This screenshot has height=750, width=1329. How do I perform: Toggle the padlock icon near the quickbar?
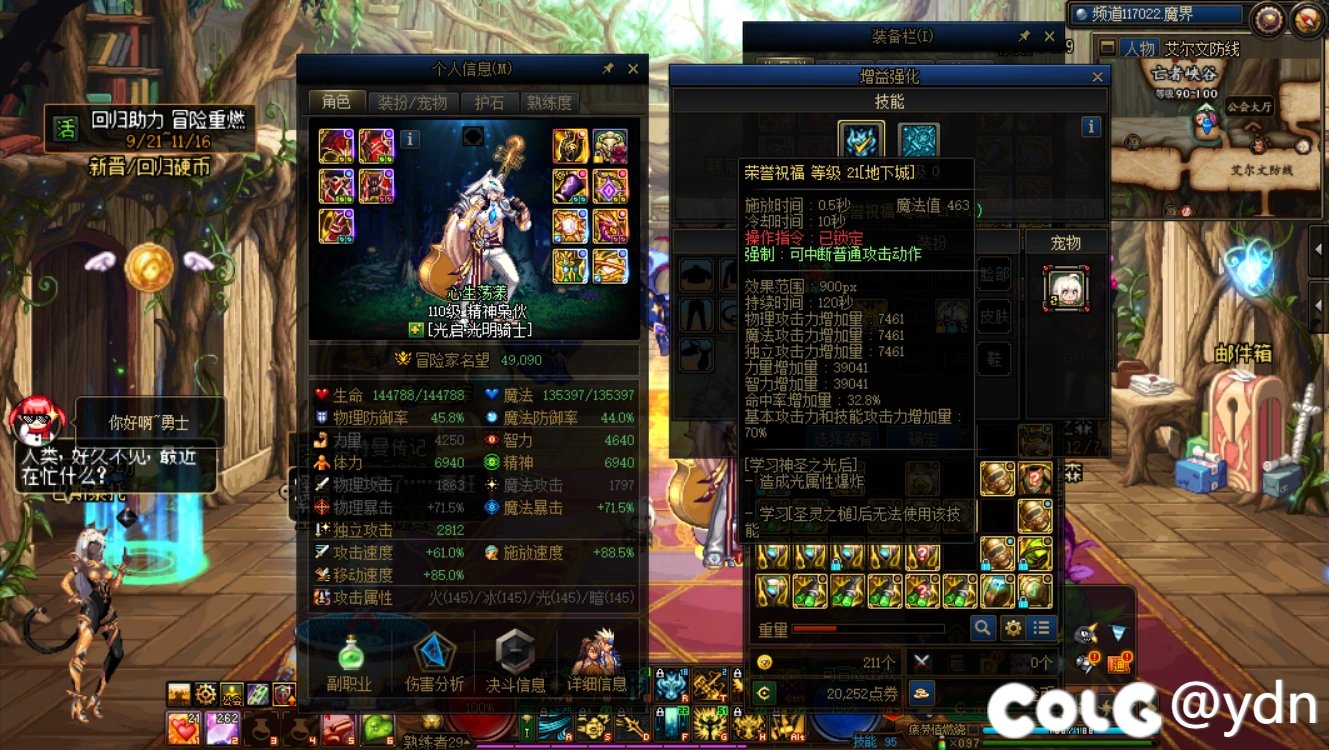point(660,711)
